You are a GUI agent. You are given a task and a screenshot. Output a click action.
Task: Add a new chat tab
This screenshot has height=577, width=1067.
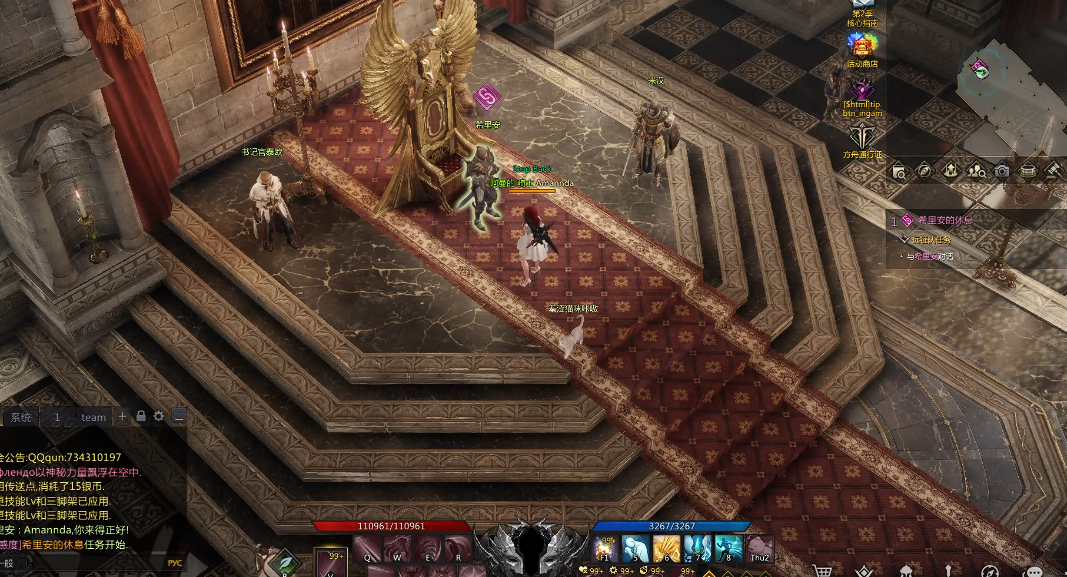pyautogui.click(x=123, y=416)
